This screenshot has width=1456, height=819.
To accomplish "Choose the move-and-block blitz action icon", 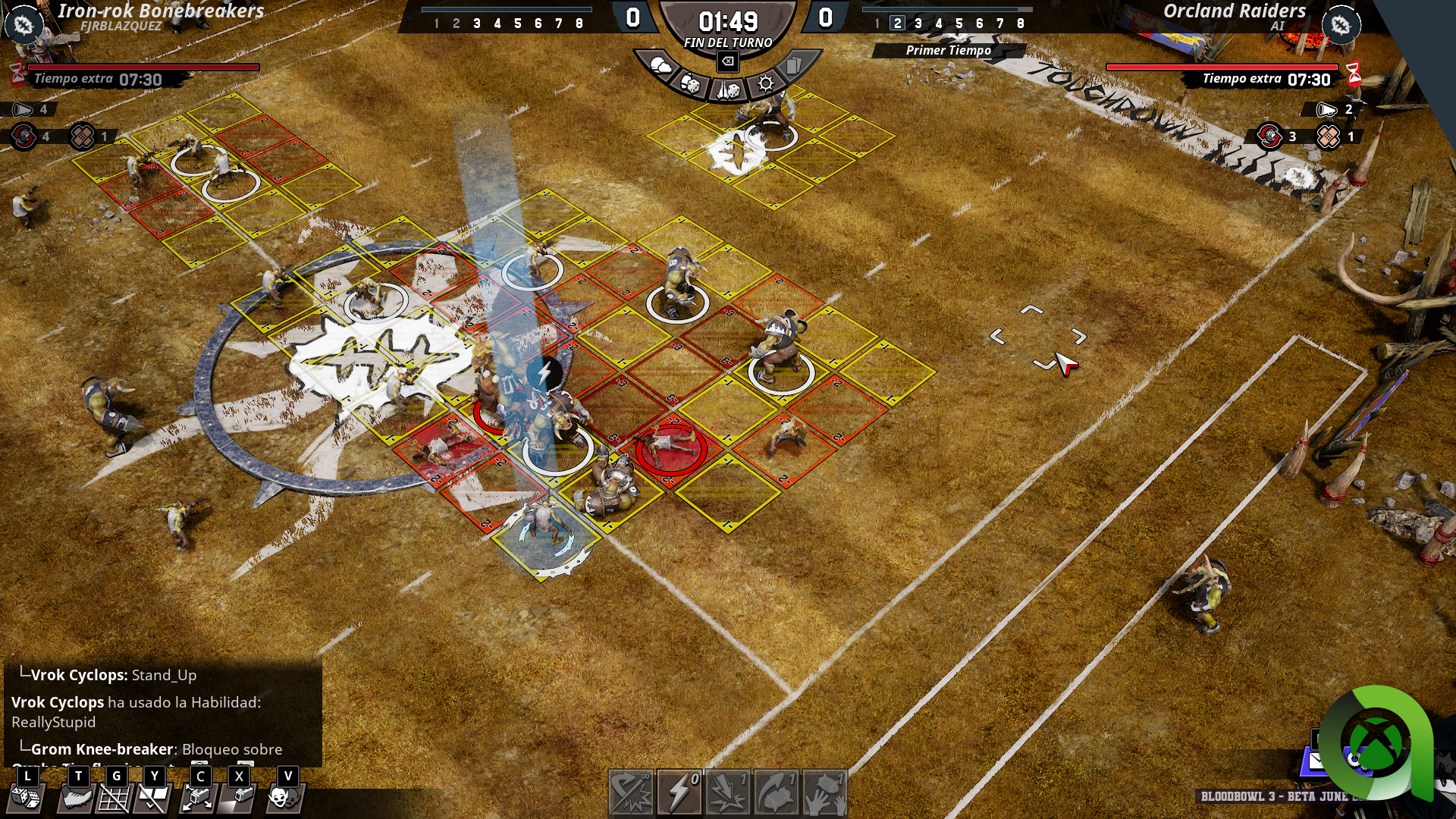I will pos(631,792).
